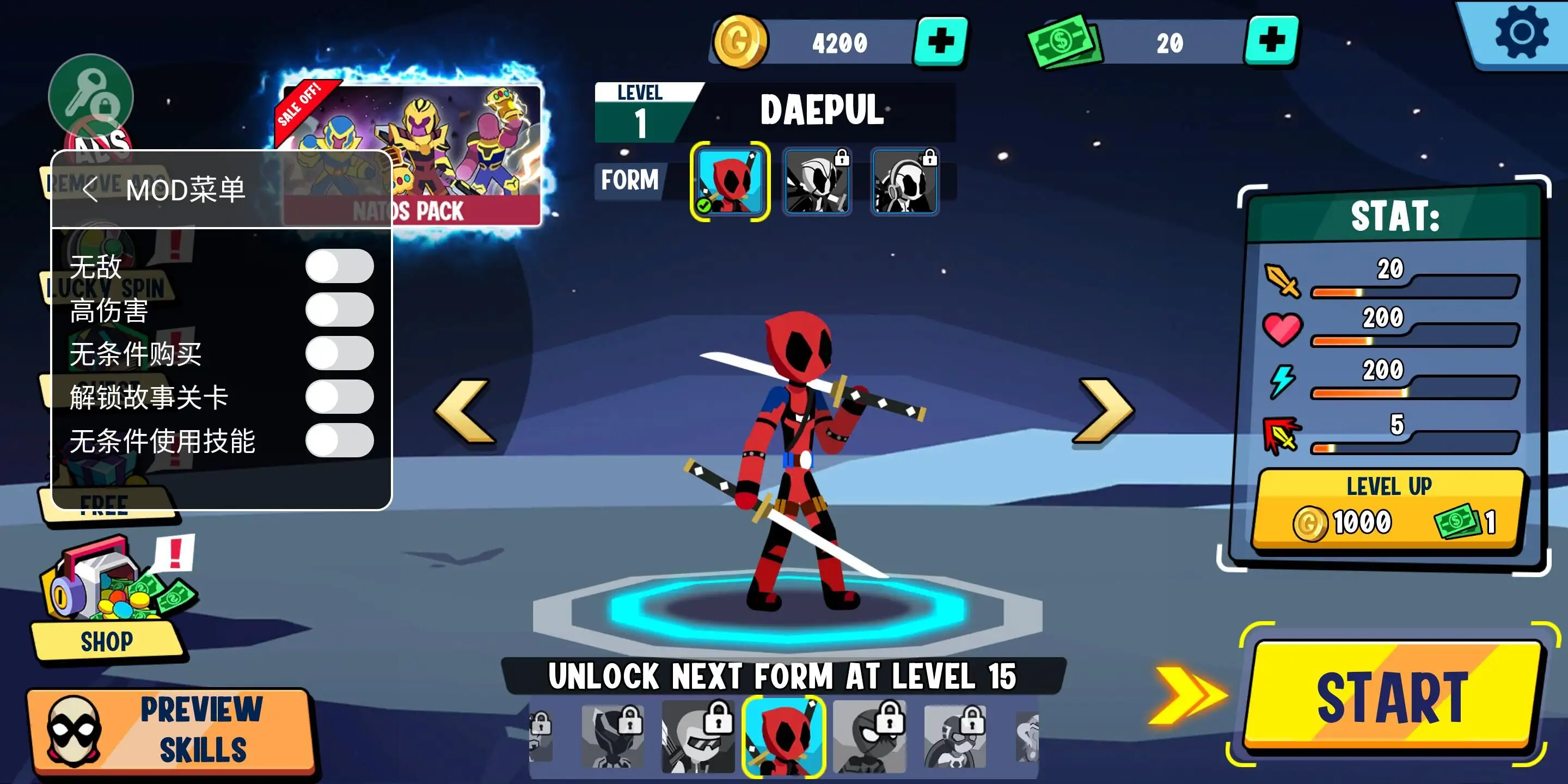Image resolution: width=1568 pixels, height=784 pixels.
Task: Add more green cash with plus button
Action: [x=1271, y=41]
